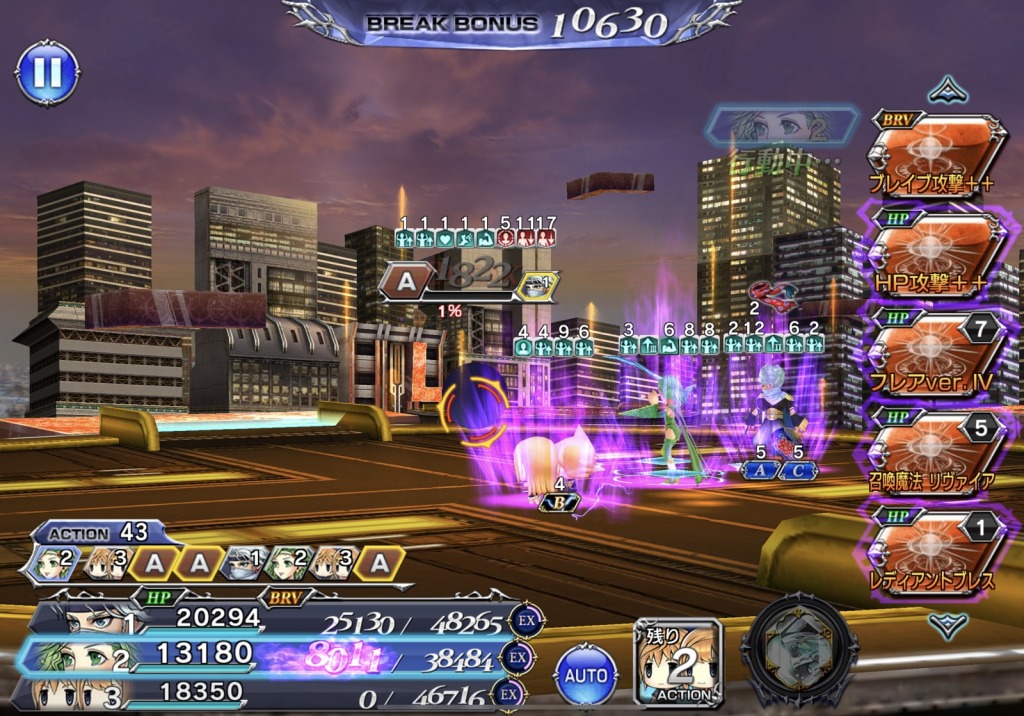
Task: Cast フレアver.IV ability
Action: 935,352
